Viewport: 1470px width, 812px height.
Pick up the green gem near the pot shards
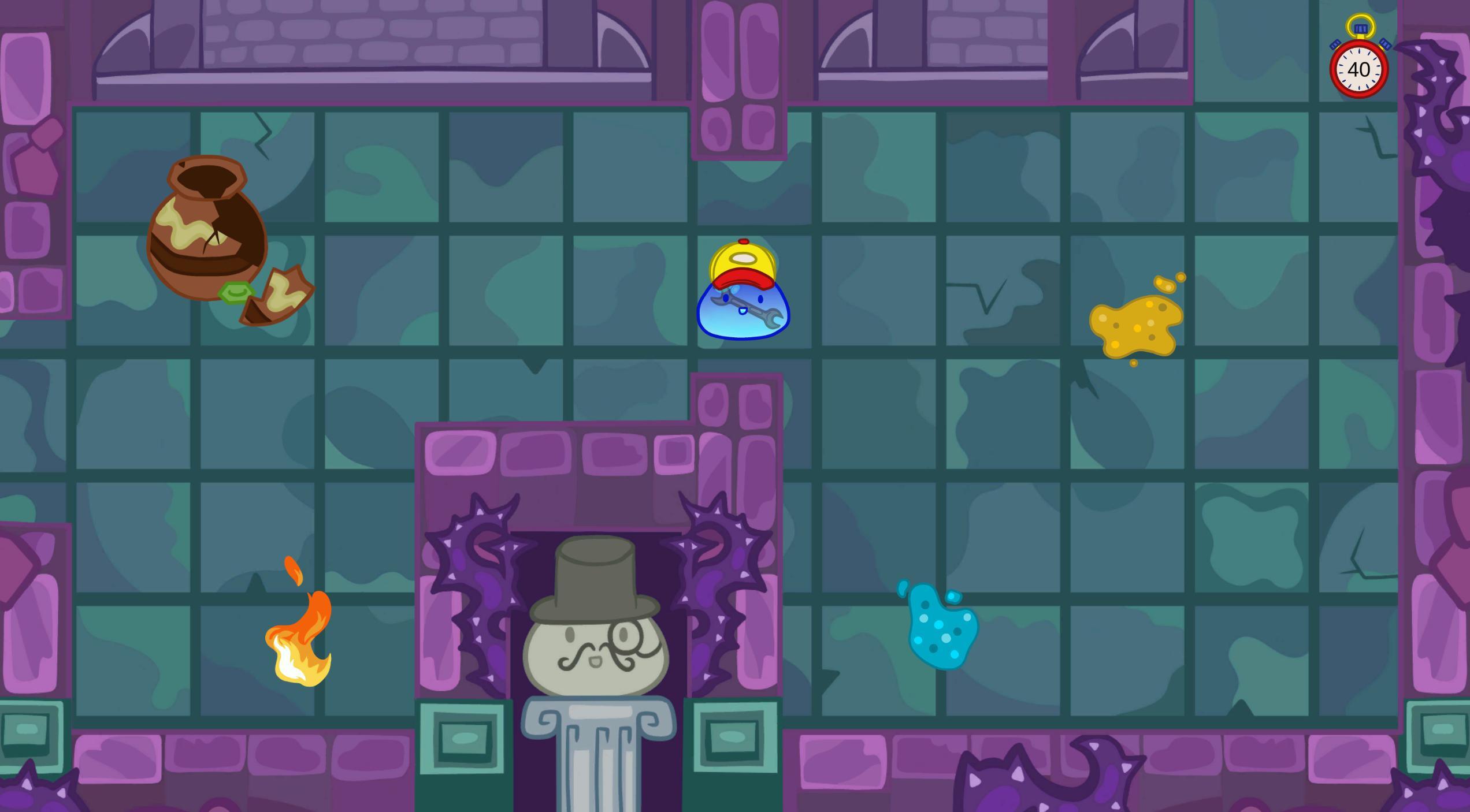coord(235,292)
